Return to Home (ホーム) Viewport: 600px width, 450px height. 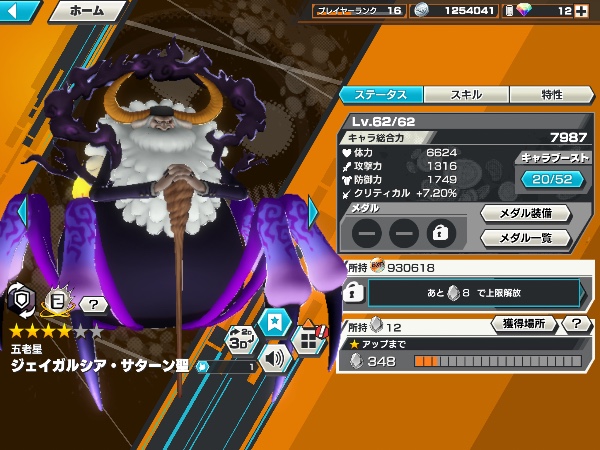click(x=86, y=13)
